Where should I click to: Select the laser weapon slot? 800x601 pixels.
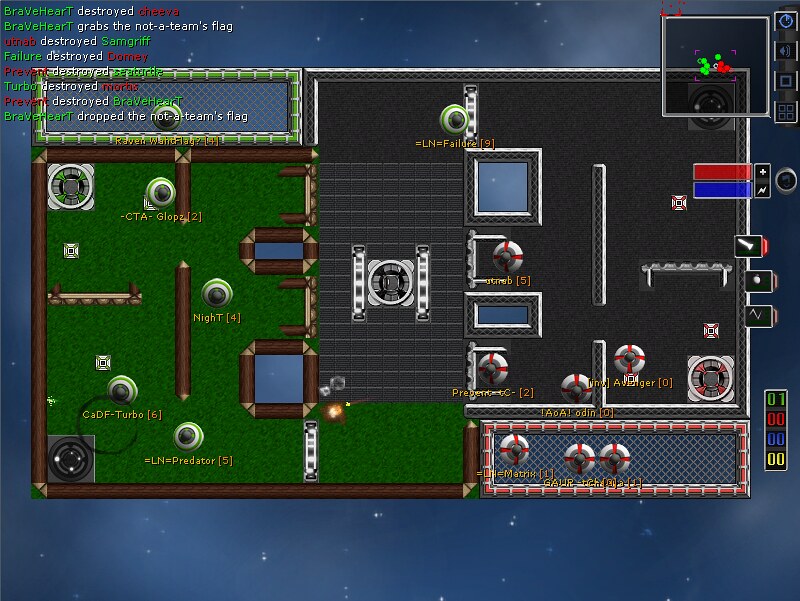(749, 246)
